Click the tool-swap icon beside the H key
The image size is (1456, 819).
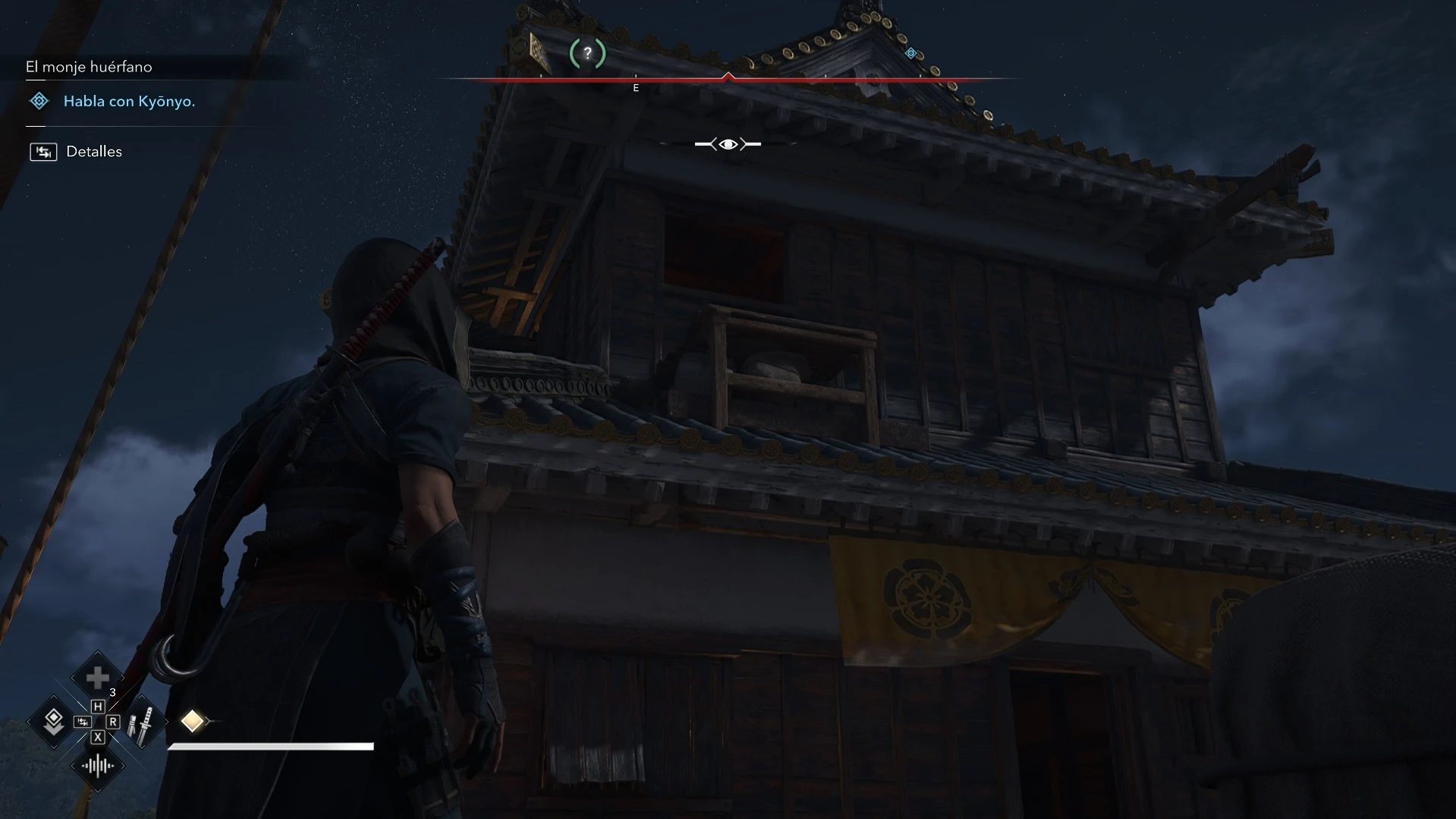tap(82, 722)
